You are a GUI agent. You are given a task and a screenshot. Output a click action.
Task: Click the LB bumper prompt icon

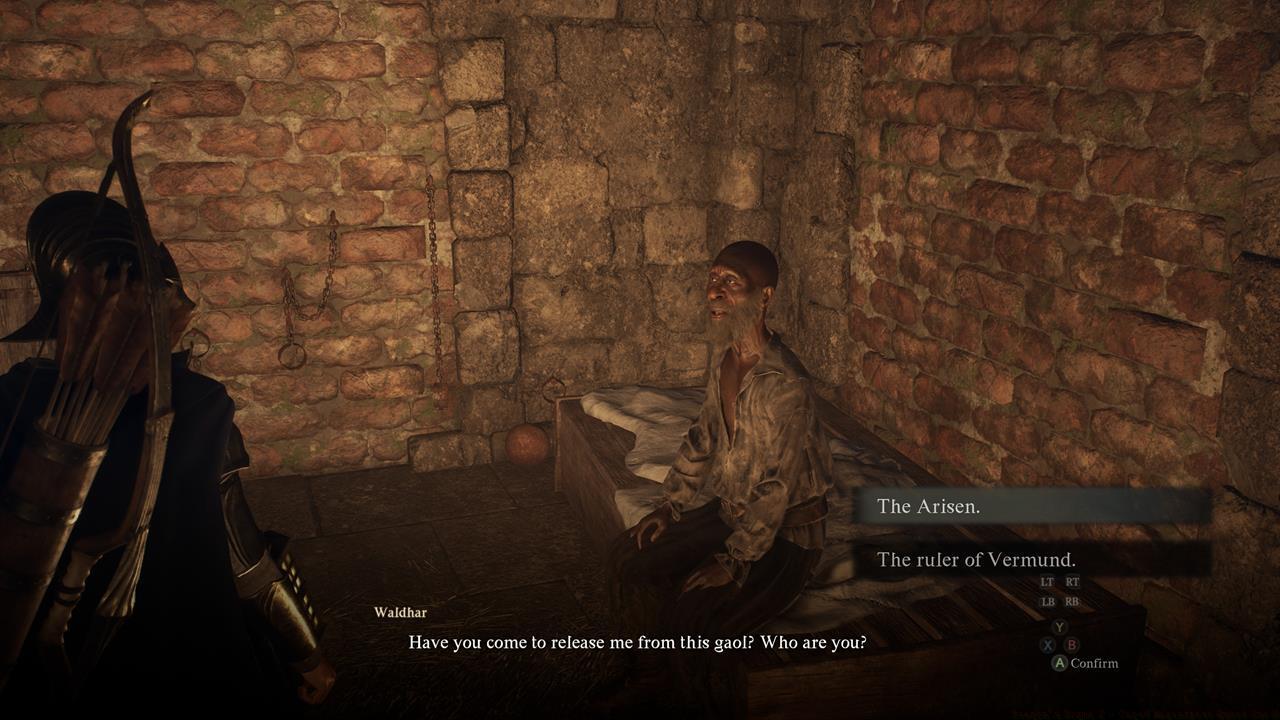pyautogui.click(x=1048, y=601)
